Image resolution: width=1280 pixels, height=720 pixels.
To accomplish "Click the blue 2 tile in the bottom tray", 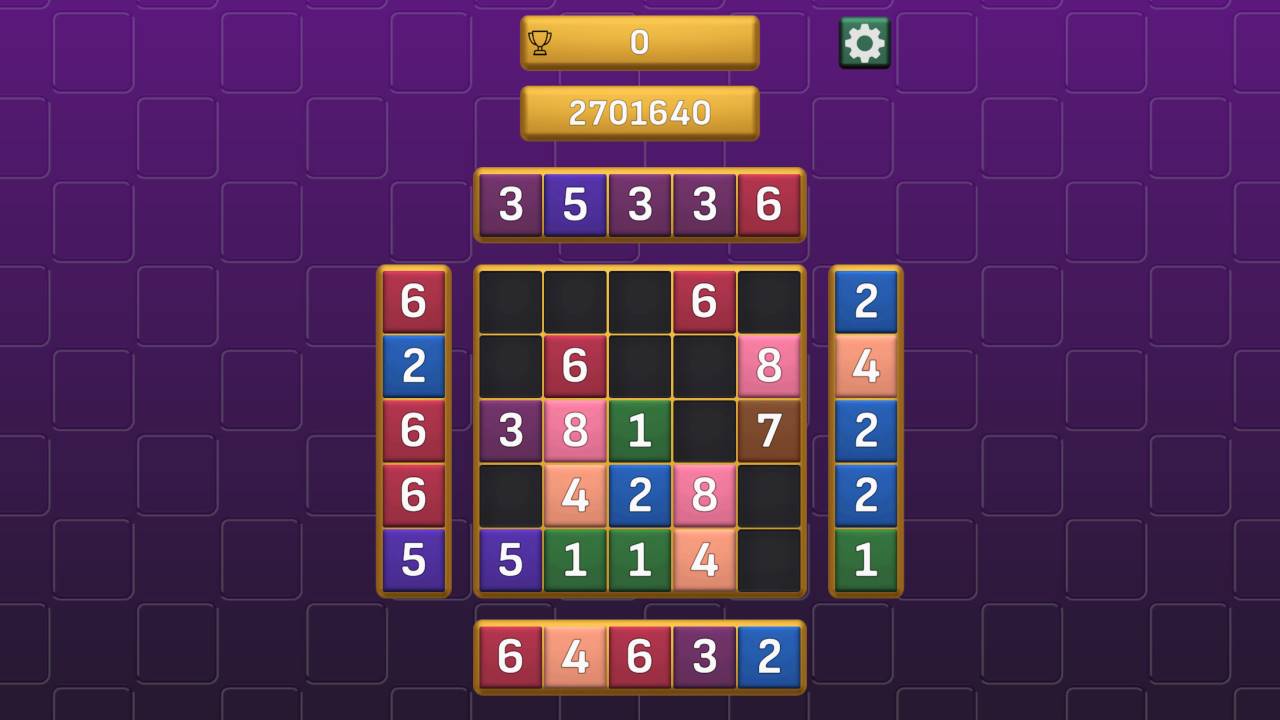I will [770, 657].
